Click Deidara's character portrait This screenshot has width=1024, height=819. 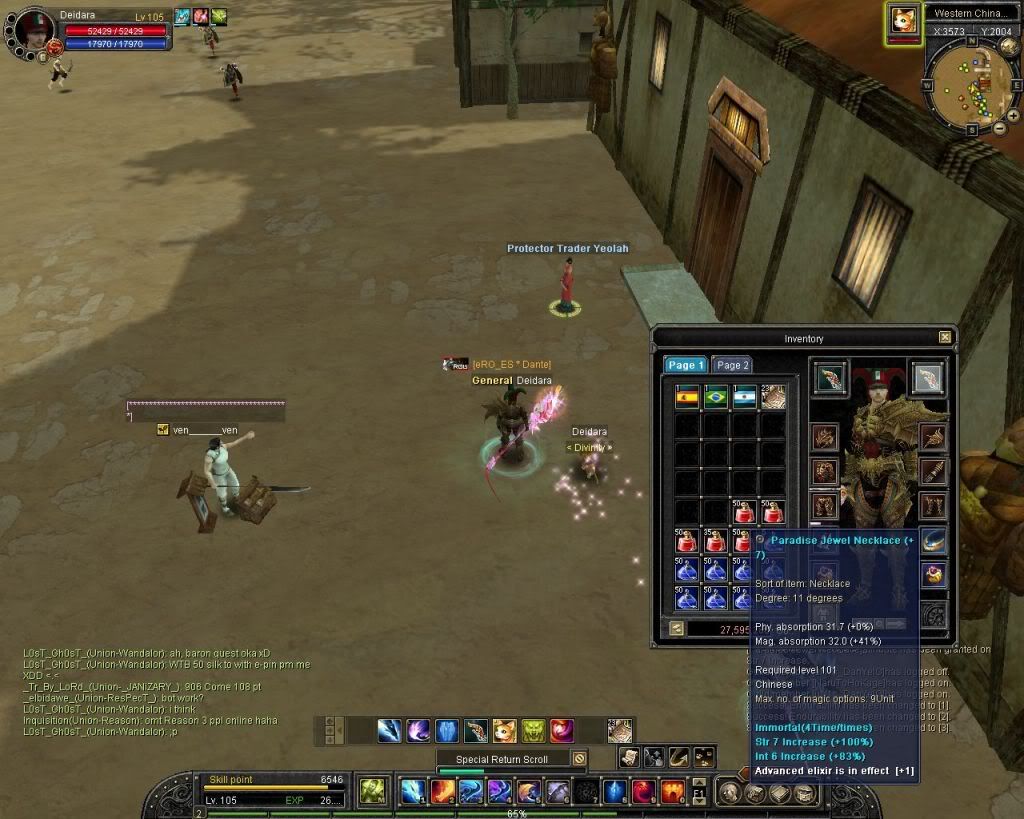[x=33, y=30]
